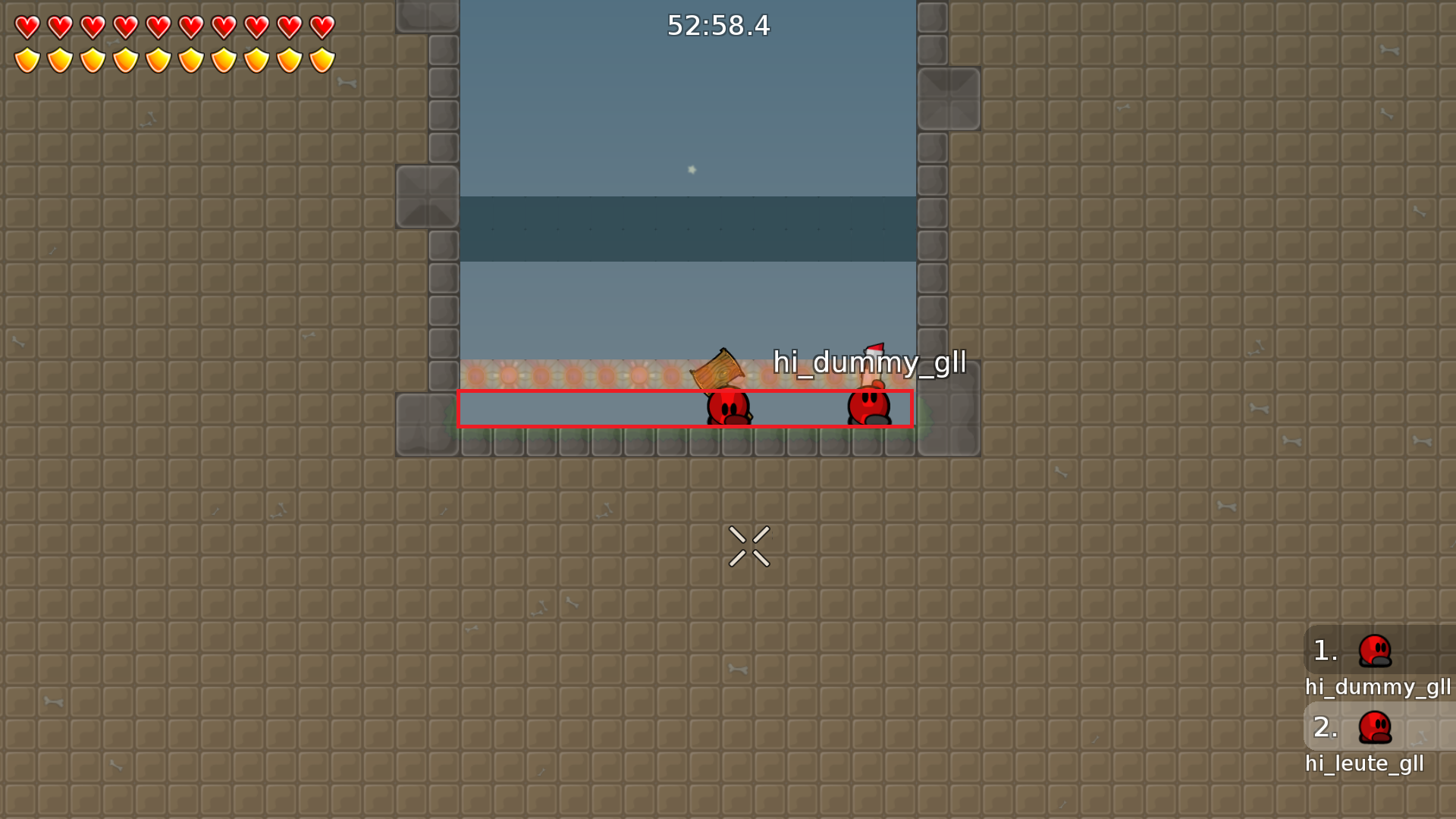1456x819 pixels.
Task: Click the red tee avatar beside rank 1
Action: pos(1376,650)
